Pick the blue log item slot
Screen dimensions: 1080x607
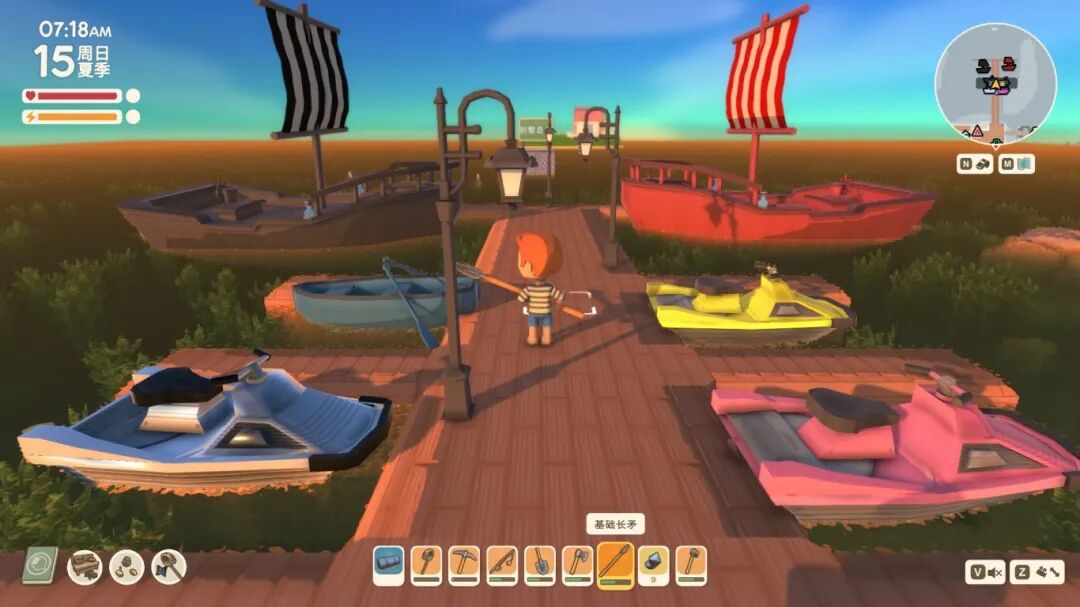pyautogui.click(x=389, y=564)
